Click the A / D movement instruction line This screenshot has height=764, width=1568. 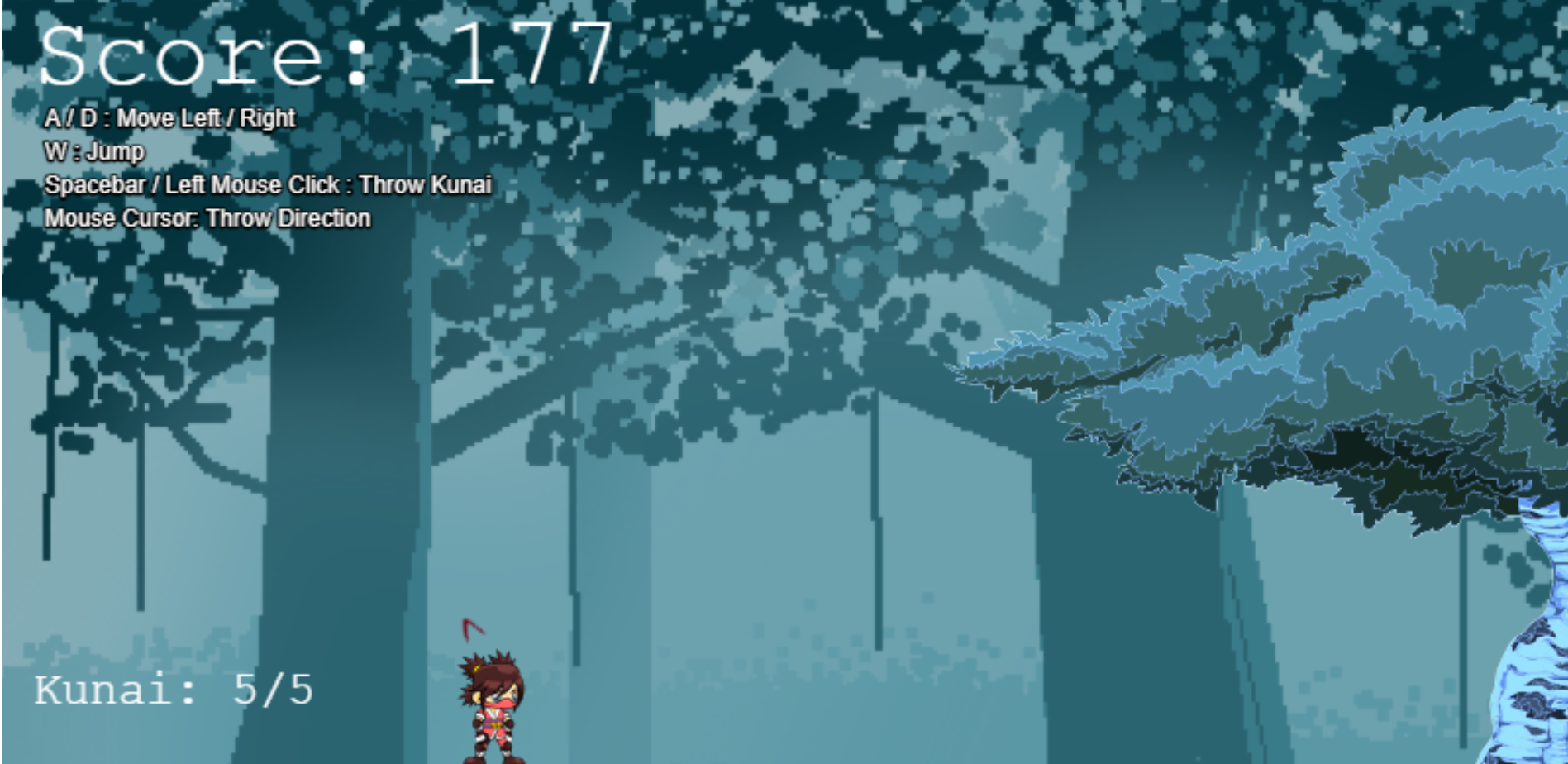coord(169,118)
